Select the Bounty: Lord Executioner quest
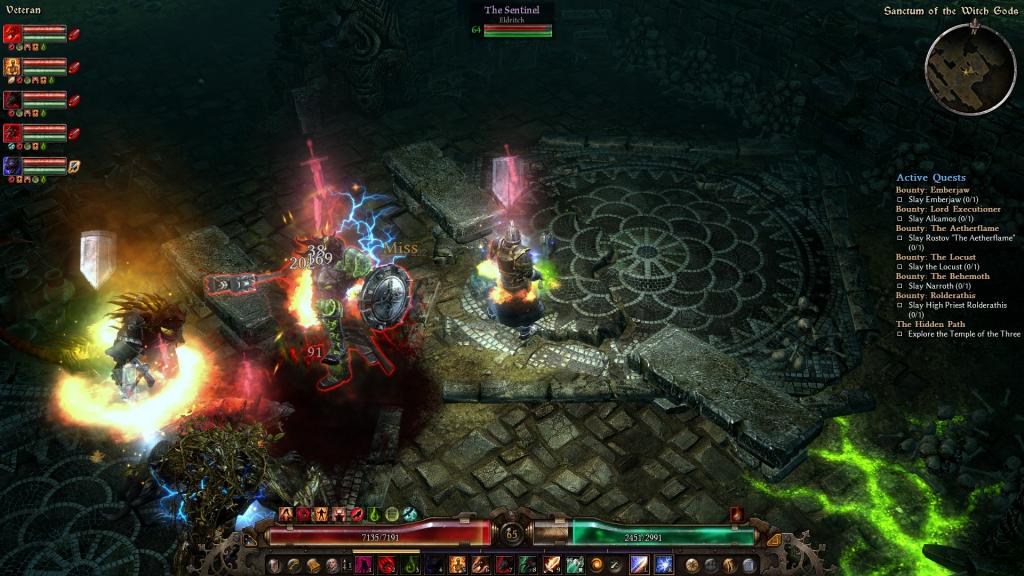The height and width of the screenshot is (576, 1024). click(x=947, y=209)
